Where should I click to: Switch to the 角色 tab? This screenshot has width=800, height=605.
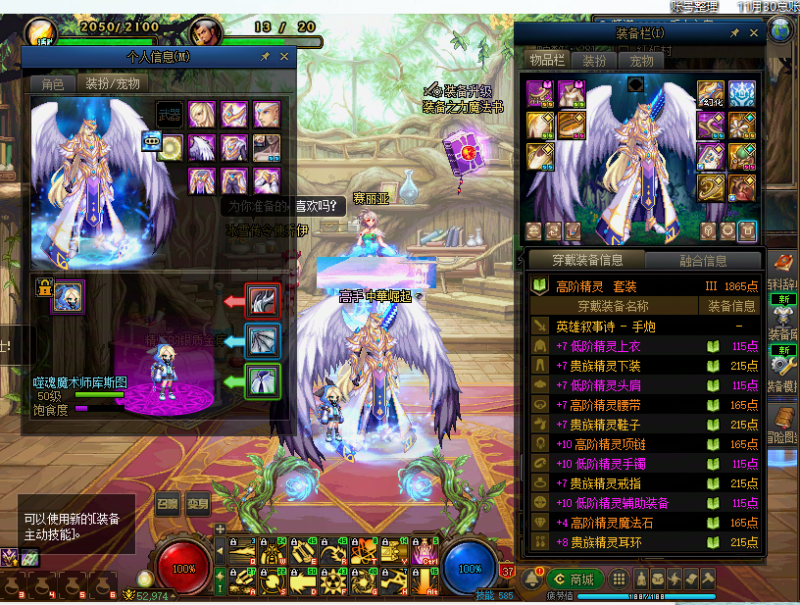52,84
